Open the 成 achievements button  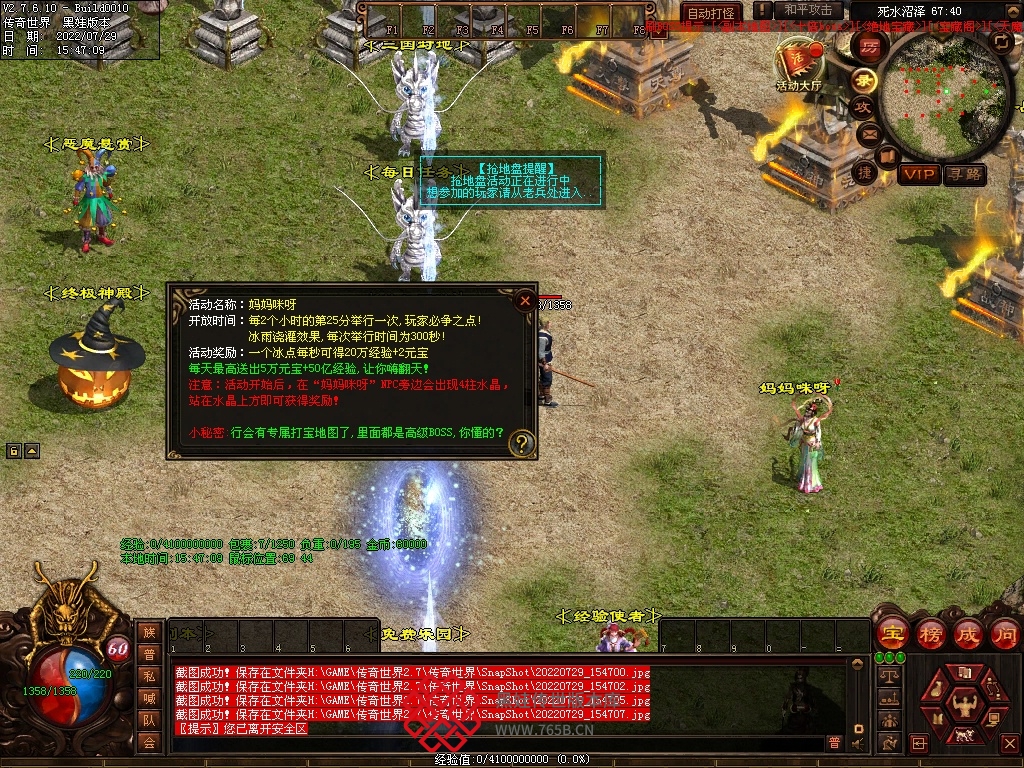tap(968, 634)
